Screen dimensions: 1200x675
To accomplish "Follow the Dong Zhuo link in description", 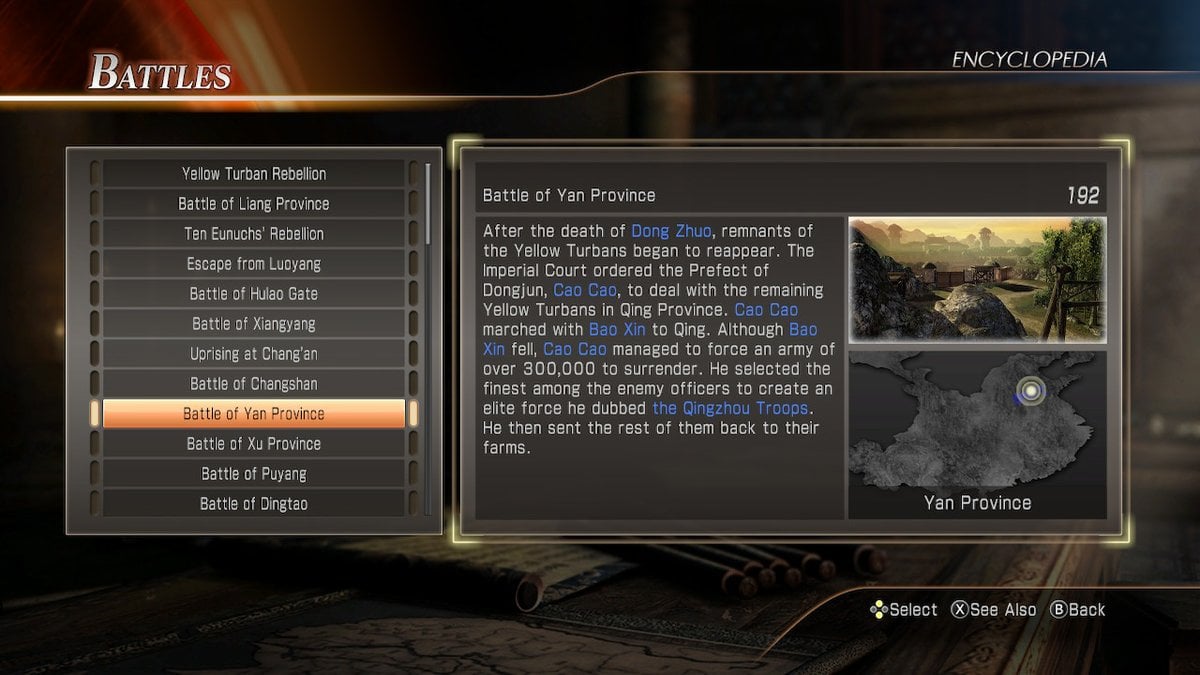I will click(x=670, y=231).
